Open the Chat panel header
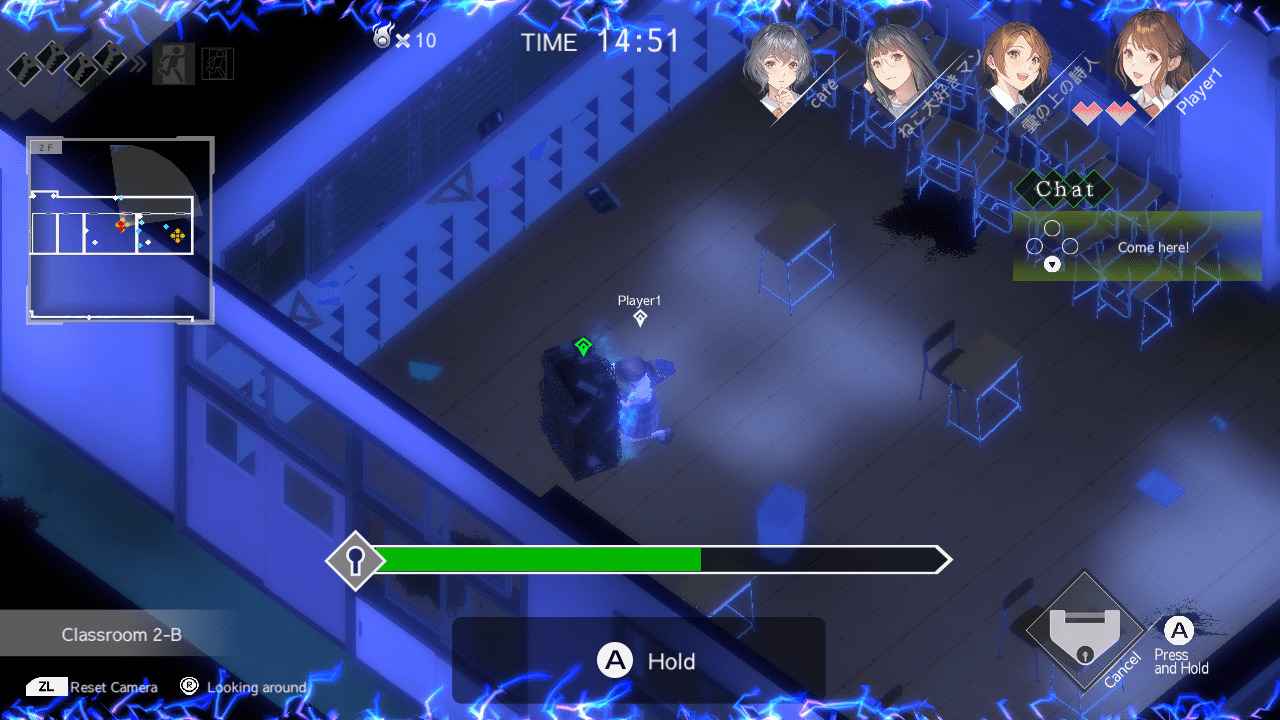The height and width of the screenshot is (720, 1280). click(x=1065, y=189)
